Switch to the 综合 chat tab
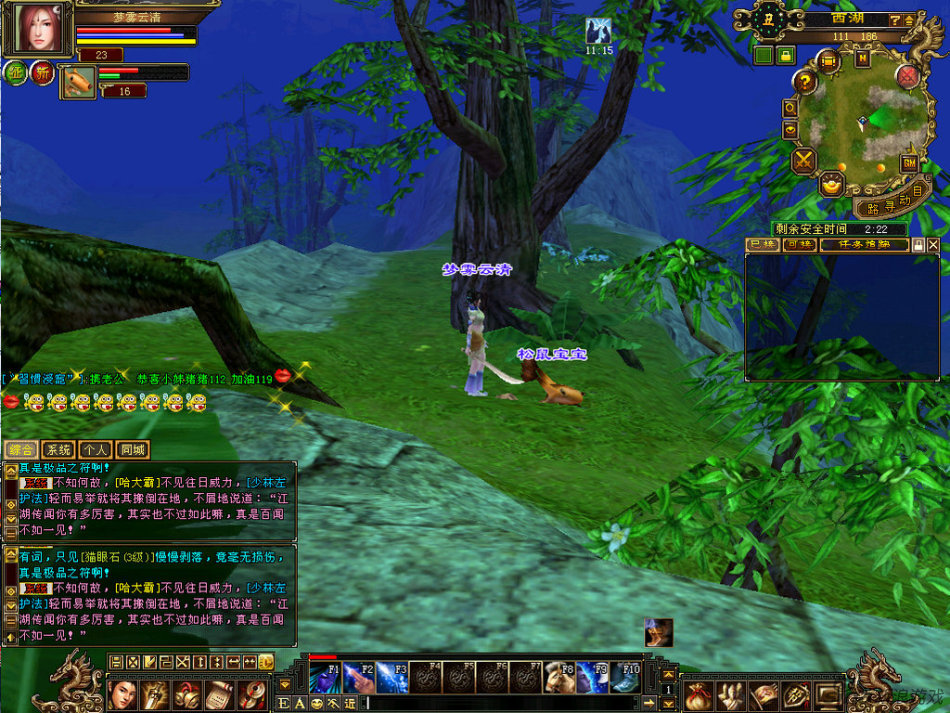Screen dimensions: 950x713 point(22,450)
